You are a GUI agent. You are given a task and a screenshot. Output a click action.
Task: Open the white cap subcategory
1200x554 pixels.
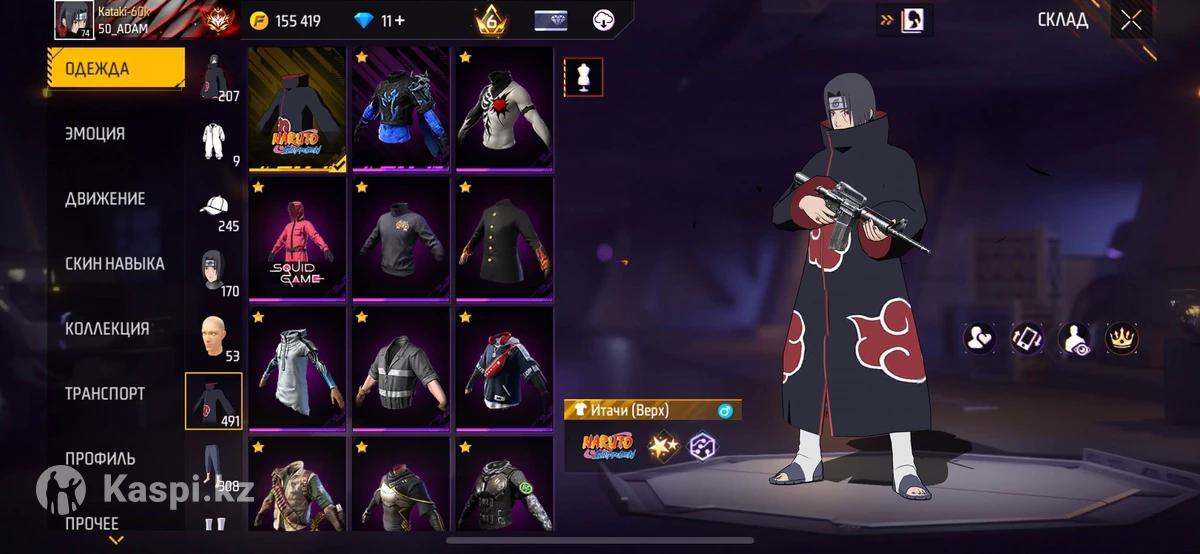[x=213, y=211]
